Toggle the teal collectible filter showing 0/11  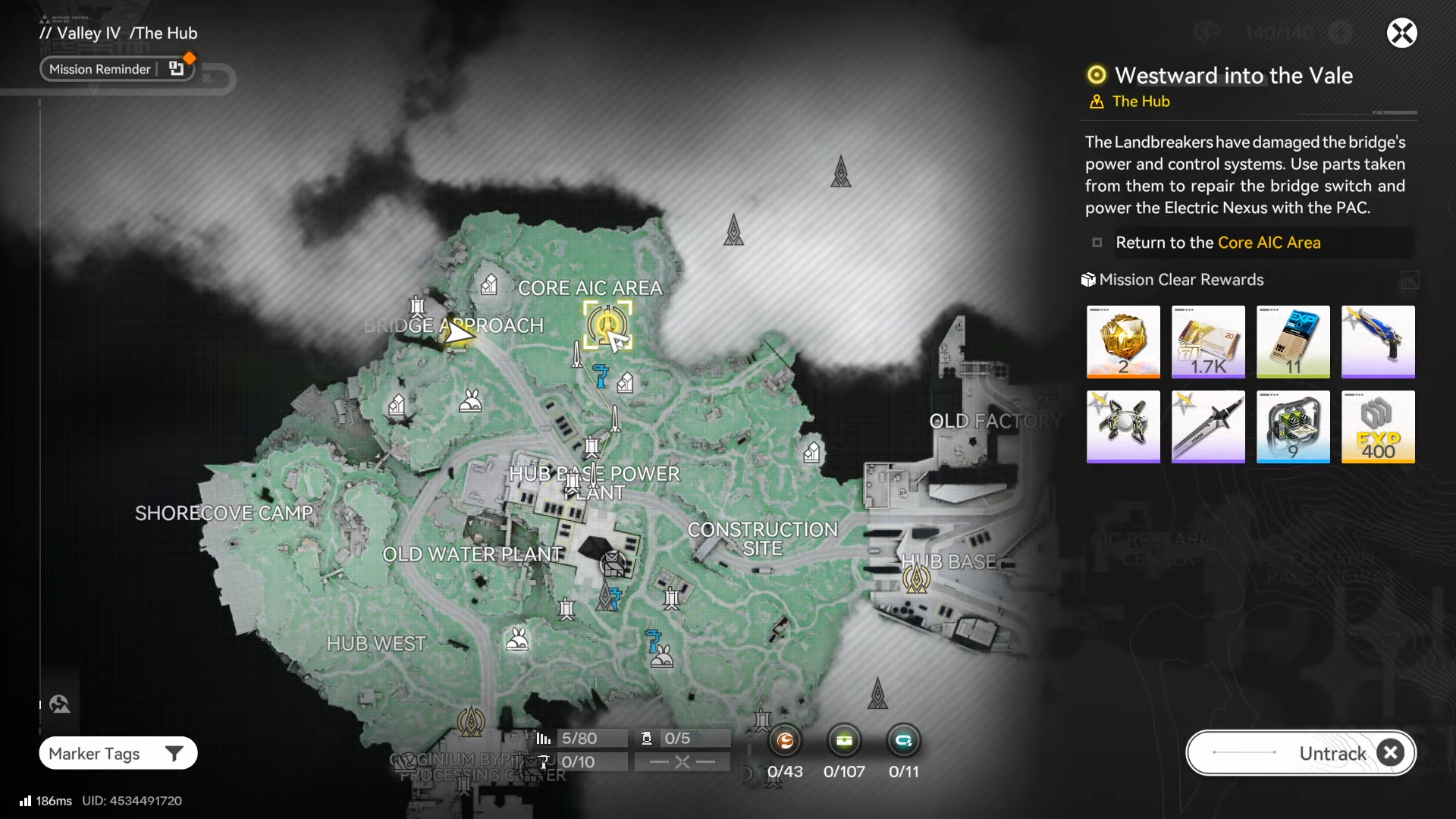click(x=903, y=741)
